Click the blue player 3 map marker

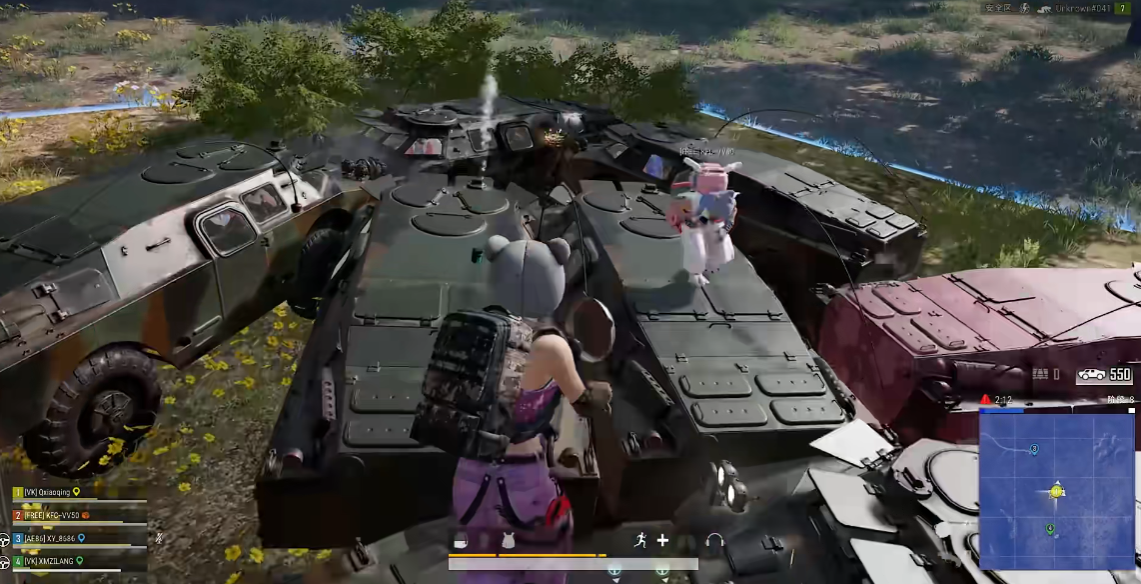[1033, 450]
